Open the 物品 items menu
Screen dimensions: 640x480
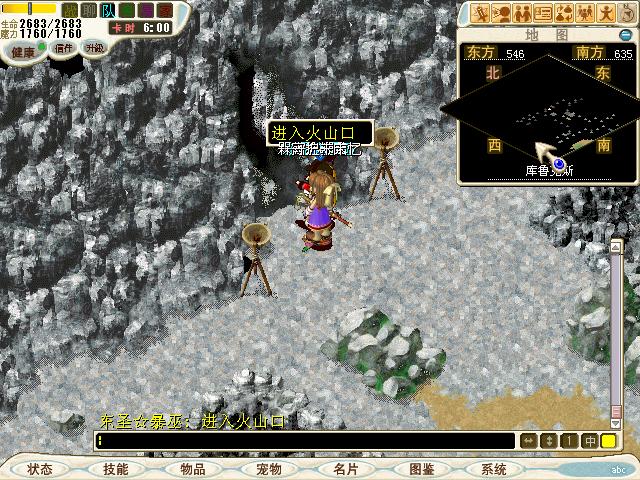click(193, 469)
